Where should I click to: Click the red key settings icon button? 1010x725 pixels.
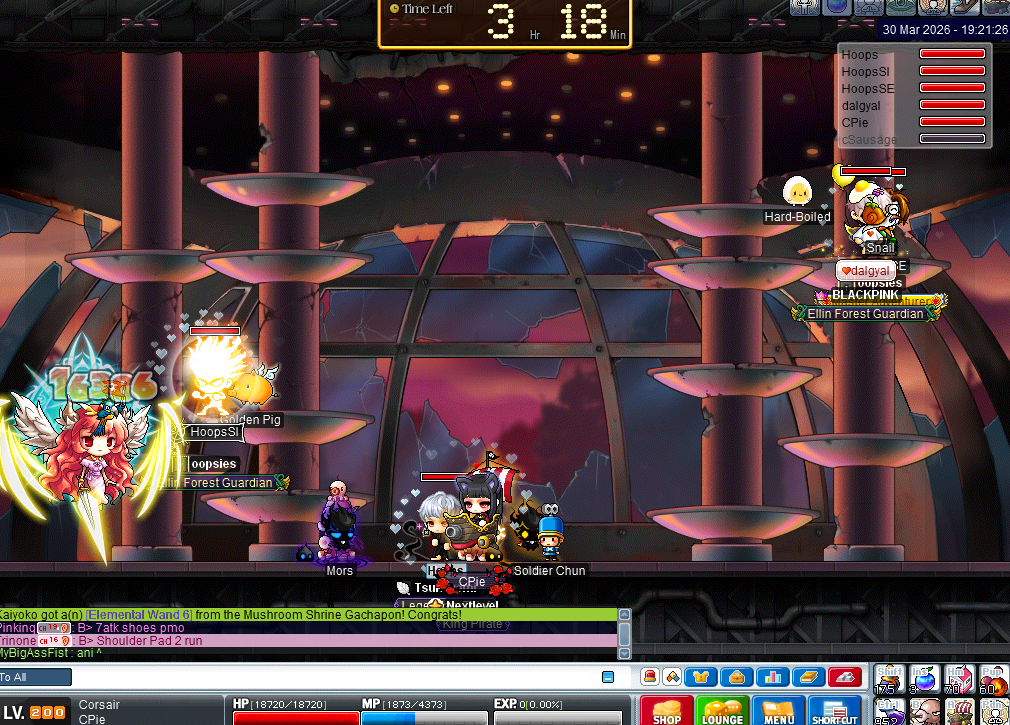(x=844, y=677)
